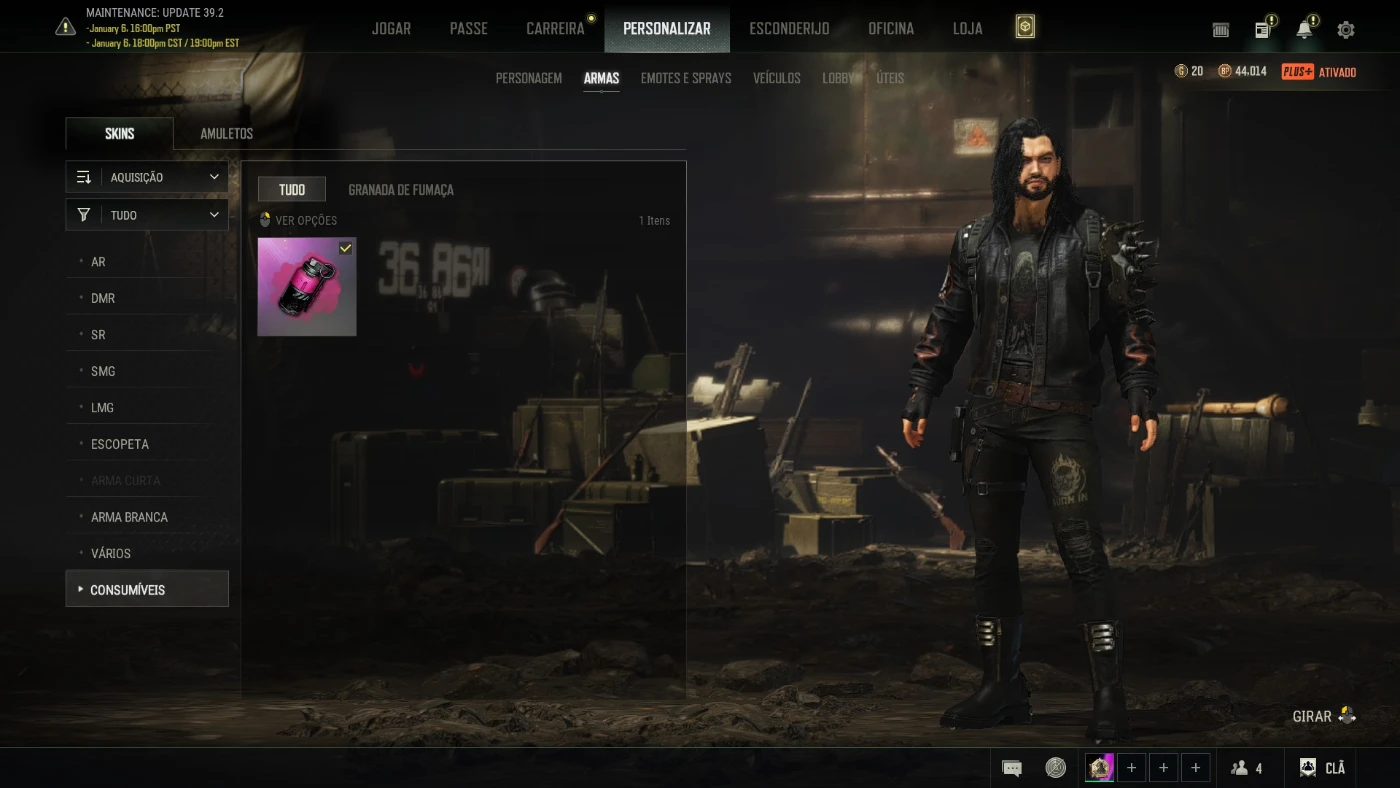
Task: Visit the Loja store
Action: coord(967,28)
